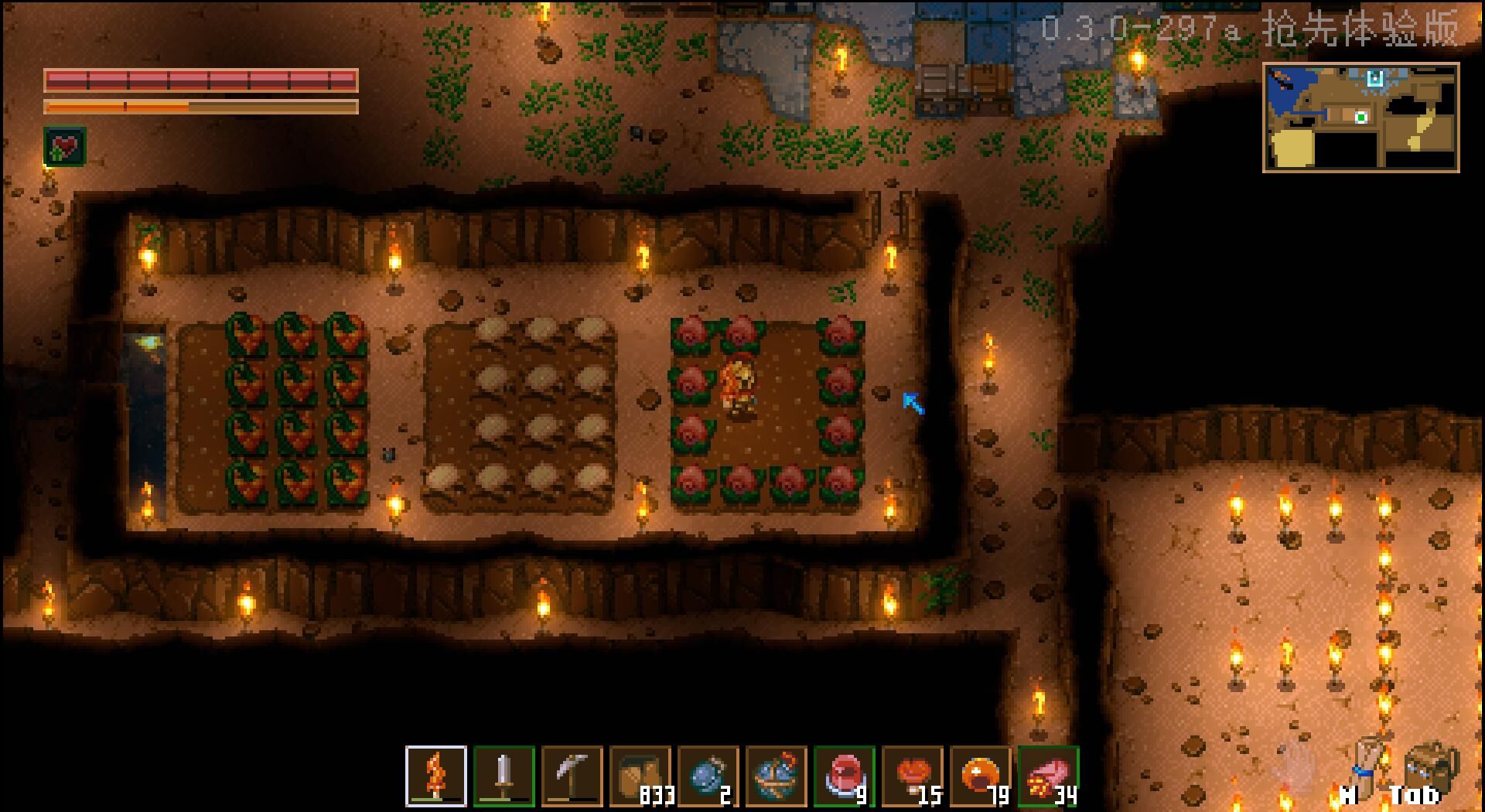Select the small bomb slot with 2

(x=708, y=776)
